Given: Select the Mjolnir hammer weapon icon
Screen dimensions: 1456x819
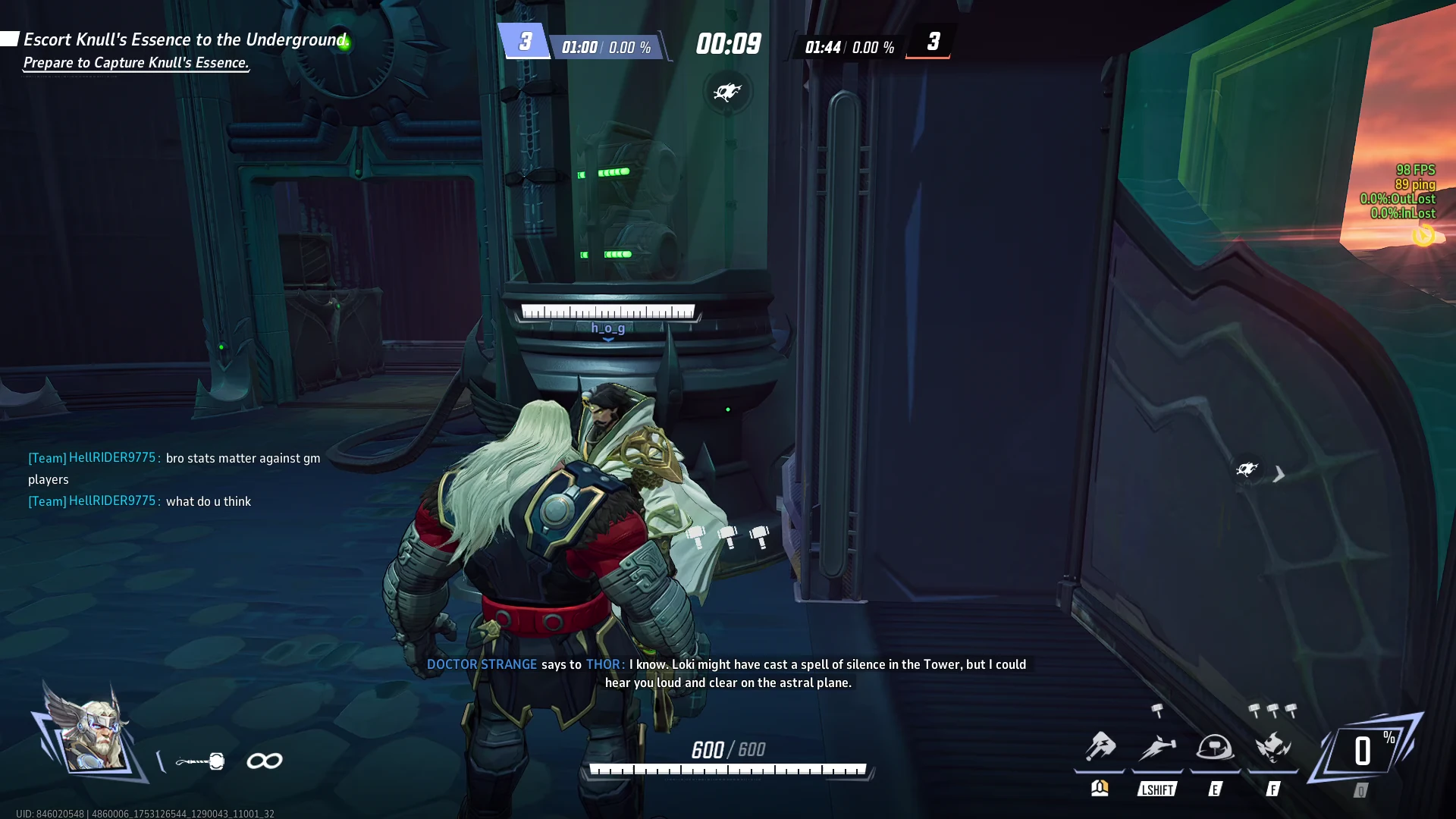Looking at the screenshot, I should (x=200, y=761).
